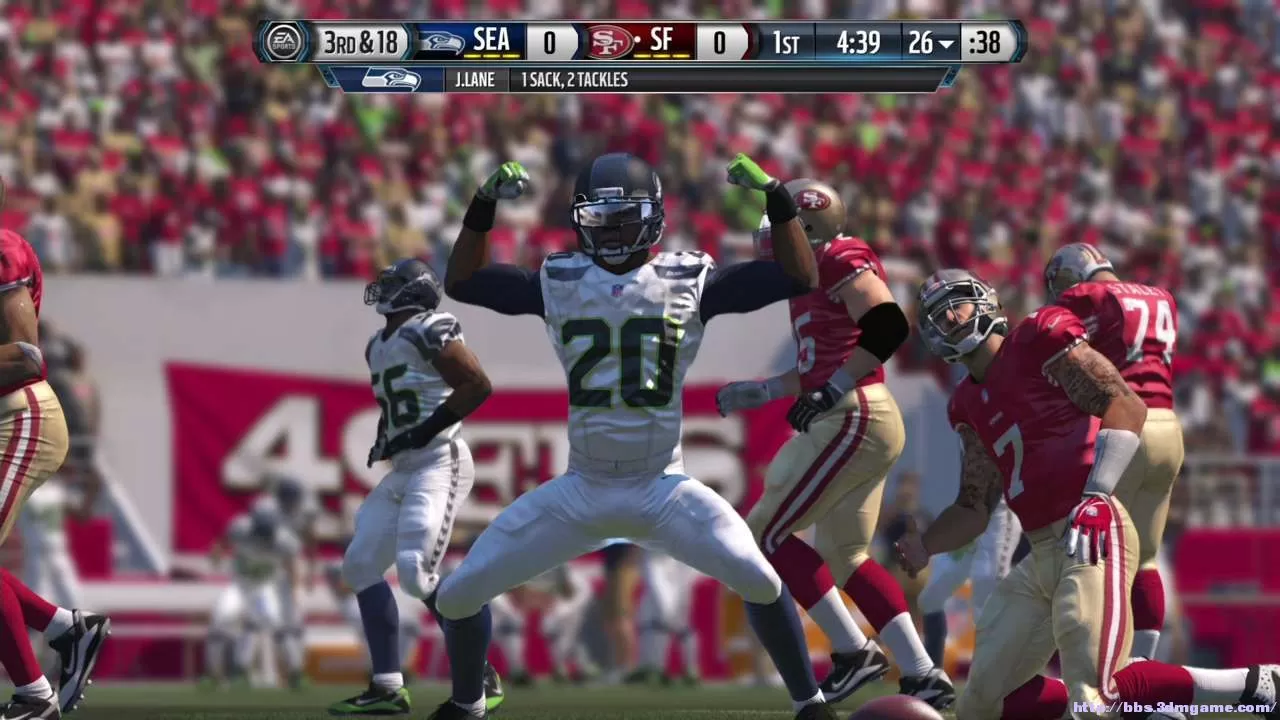The height and width of the screenshot is (720, 1280).
Task: Select the 49ers SF shield logo
Action: [611, 43]
